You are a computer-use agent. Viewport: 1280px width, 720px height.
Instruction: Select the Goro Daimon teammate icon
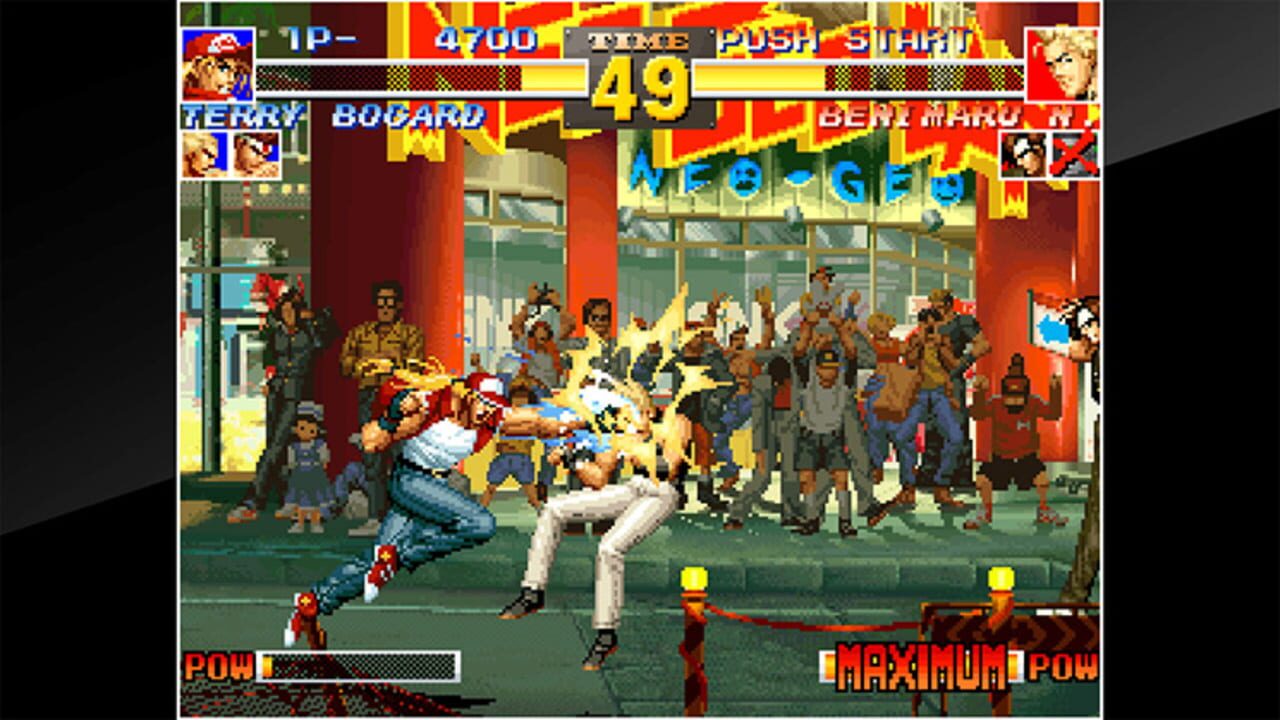(x=1022, y=157)
